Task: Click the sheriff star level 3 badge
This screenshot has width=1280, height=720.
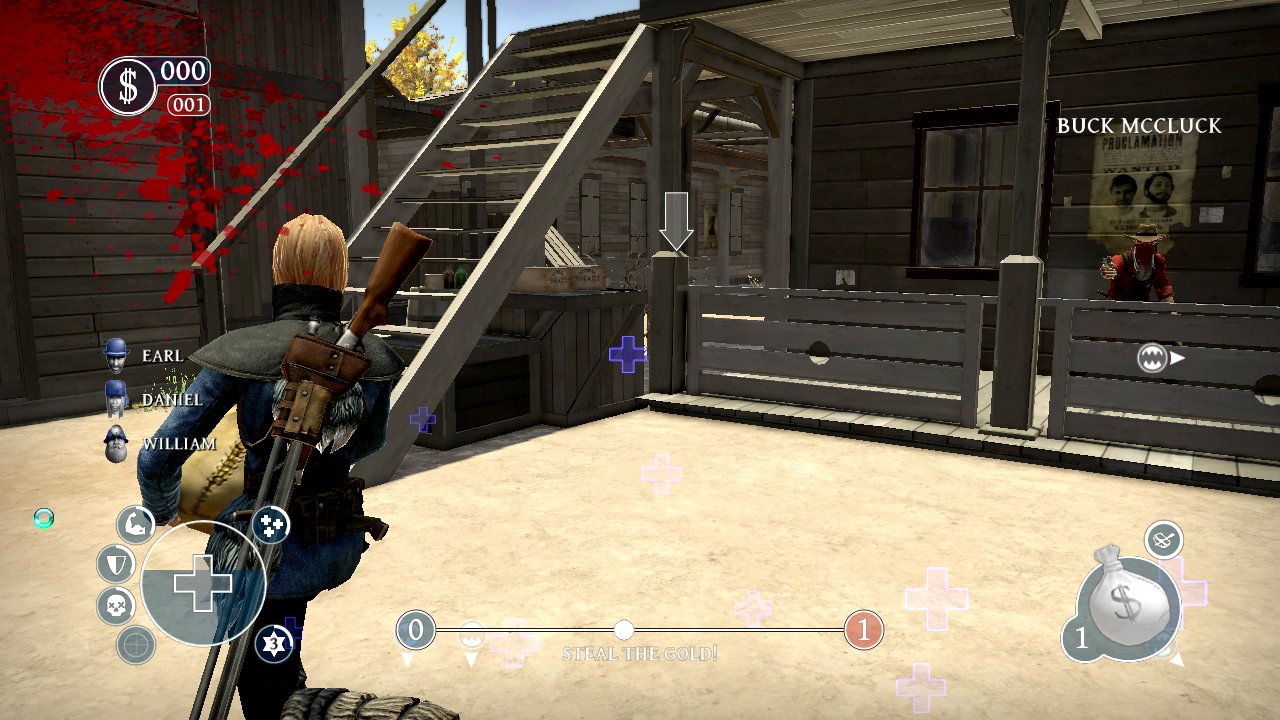Action: (273, 643)
